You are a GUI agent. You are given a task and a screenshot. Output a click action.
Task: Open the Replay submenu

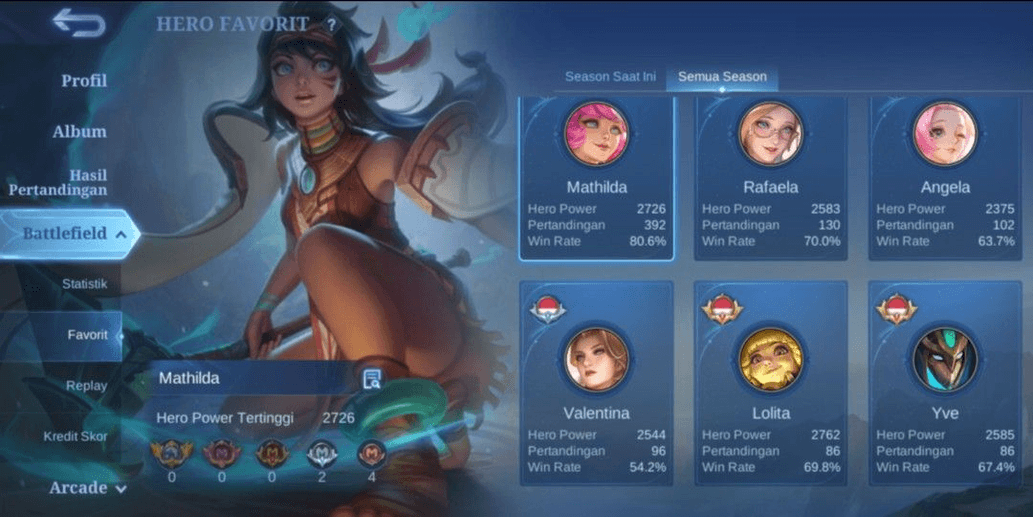[x=87, y=386]
